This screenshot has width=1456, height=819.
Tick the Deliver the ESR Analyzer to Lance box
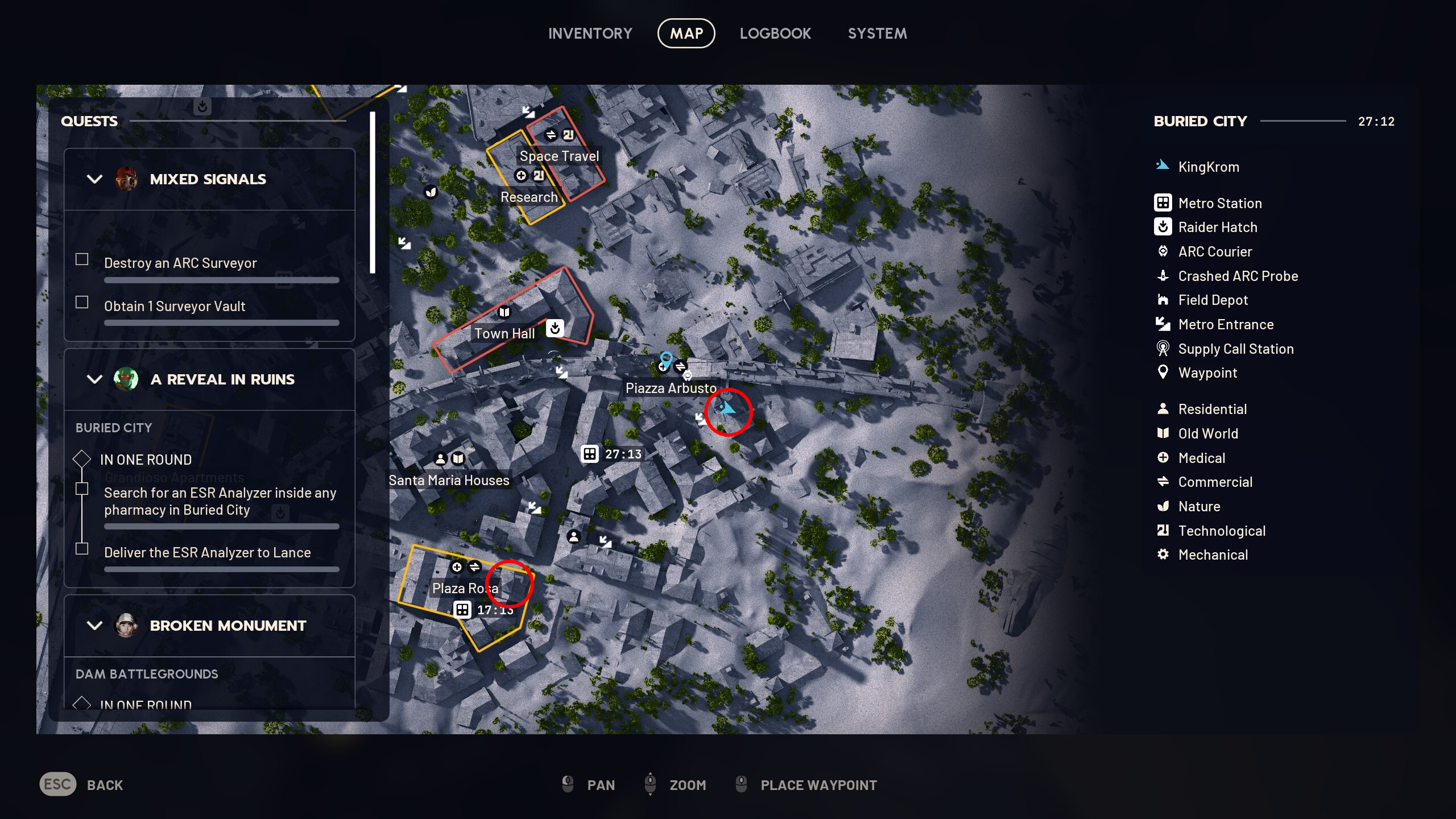pos(81,548)
